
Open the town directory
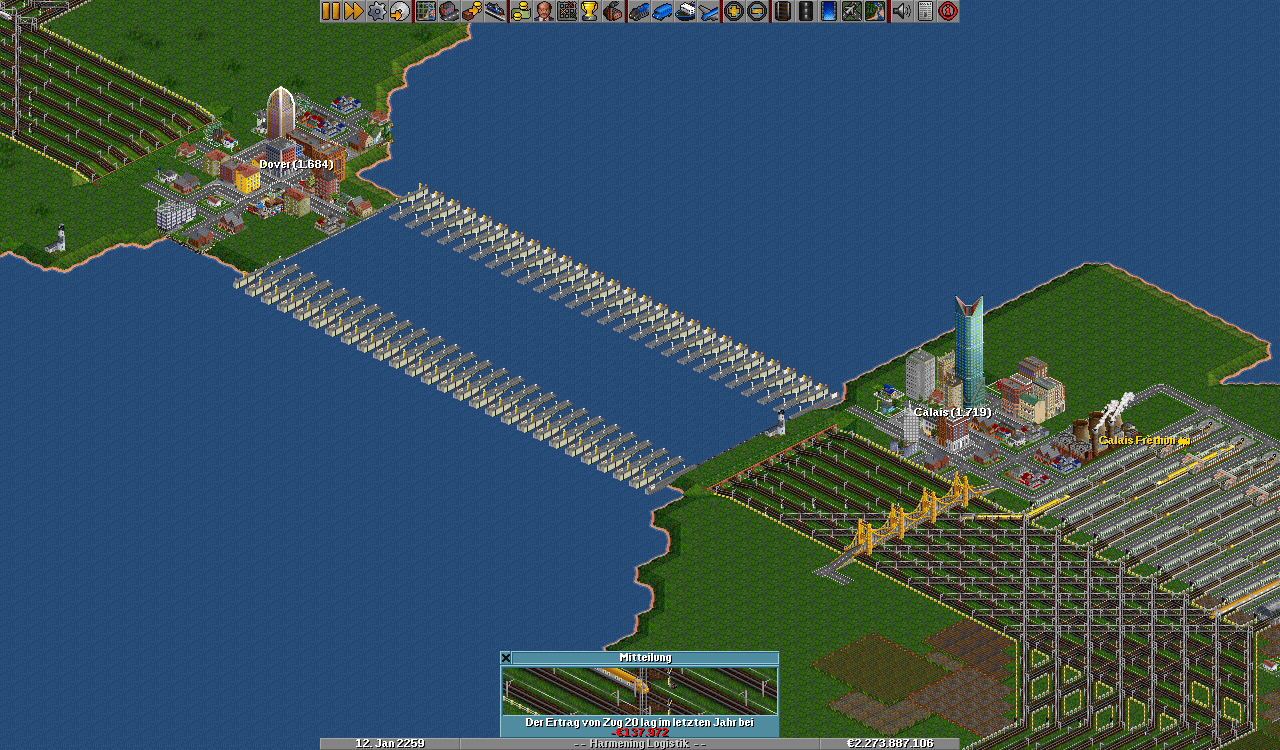point(449,11)
